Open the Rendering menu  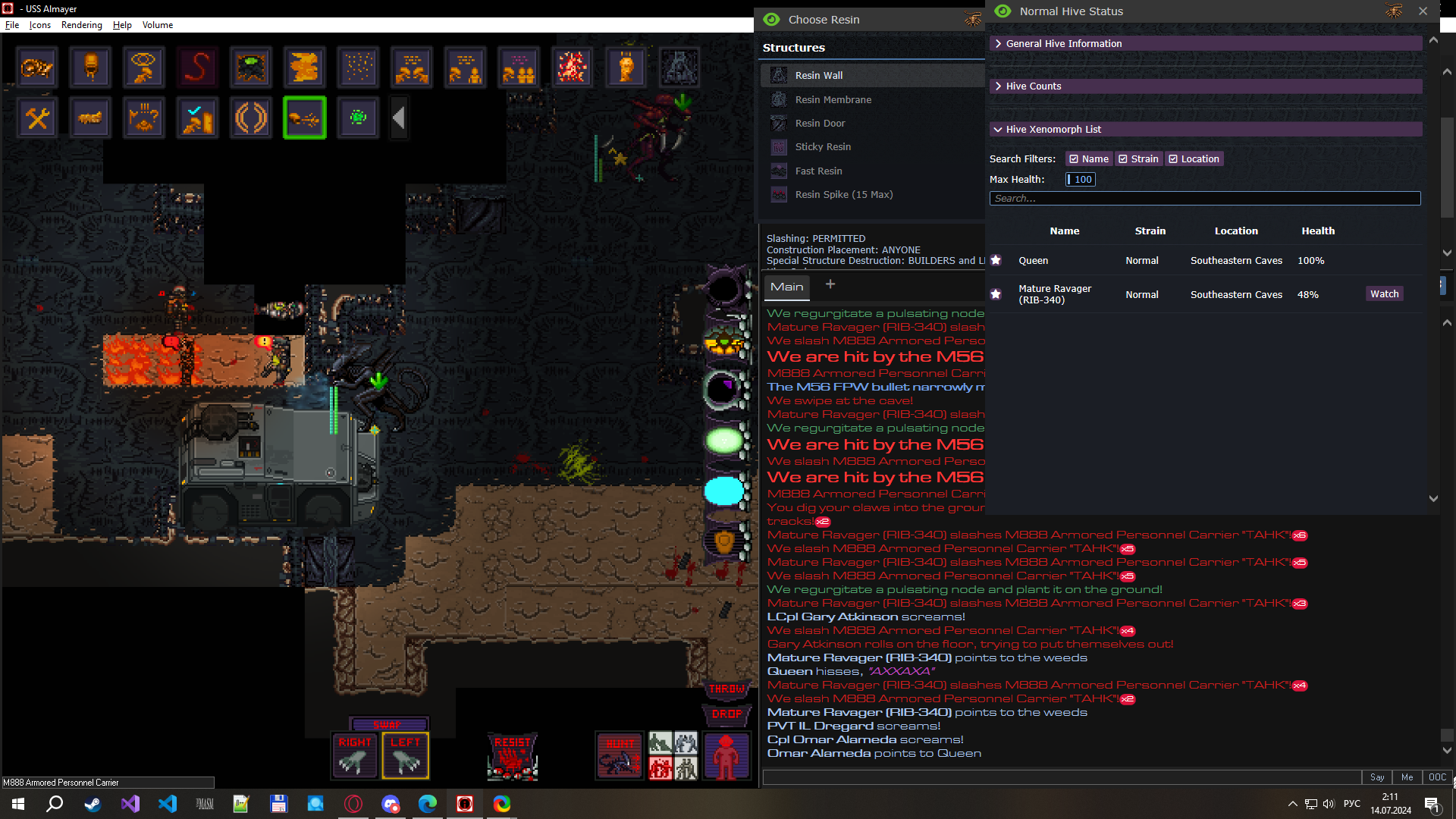81,25
